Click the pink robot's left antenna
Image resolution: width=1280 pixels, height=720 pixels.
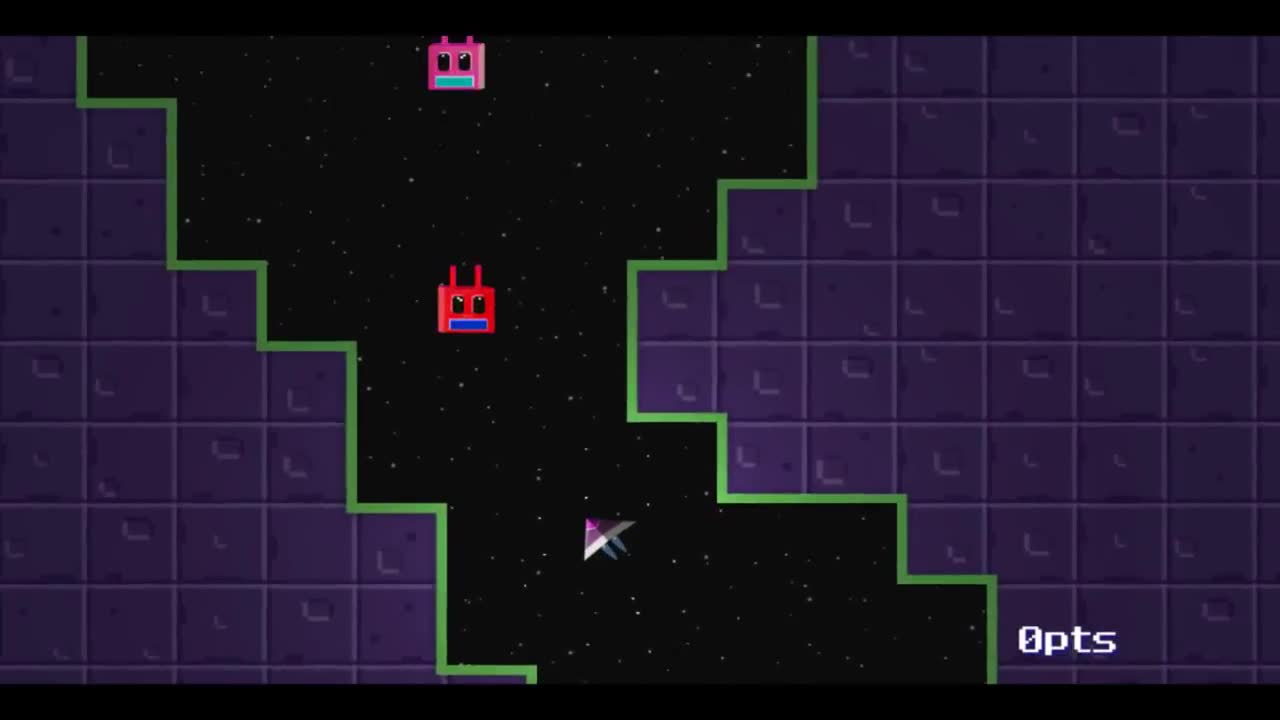[444, 38]
